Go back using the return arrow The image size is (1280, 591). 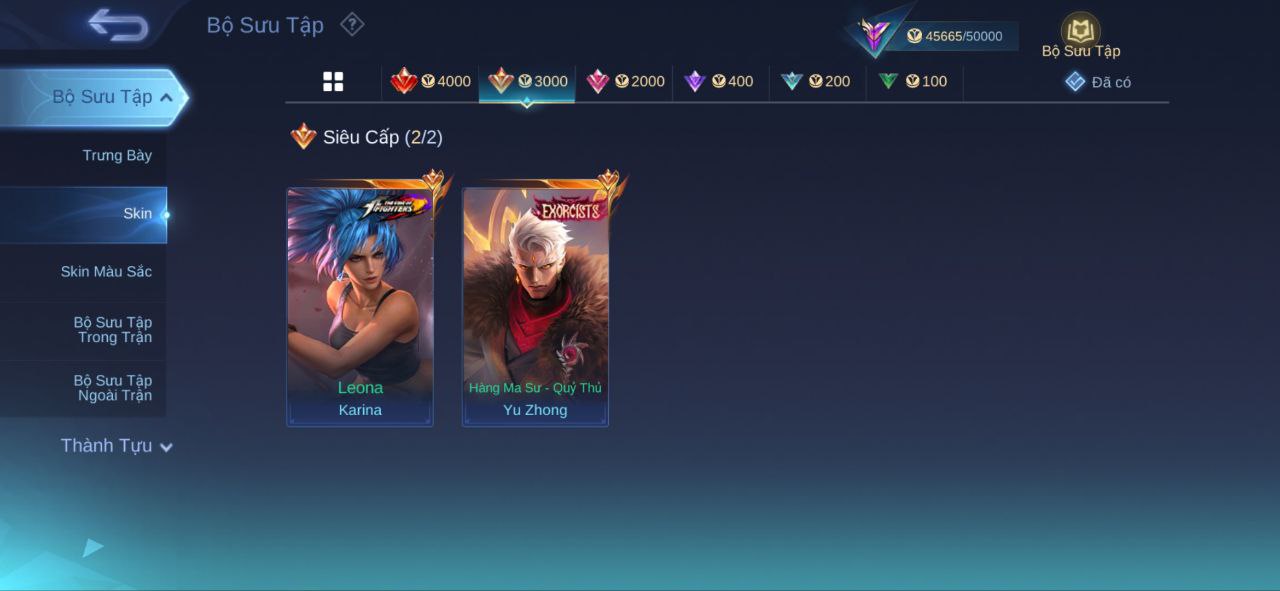click(x=118, y=25)
